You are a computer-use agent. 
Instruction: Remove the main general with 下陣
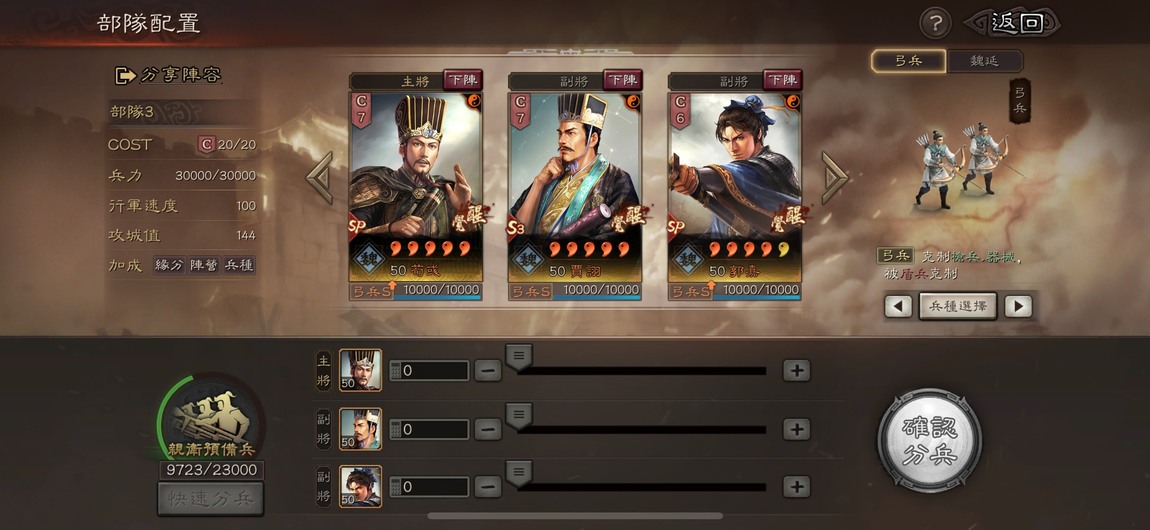click(x=462, y=80)
